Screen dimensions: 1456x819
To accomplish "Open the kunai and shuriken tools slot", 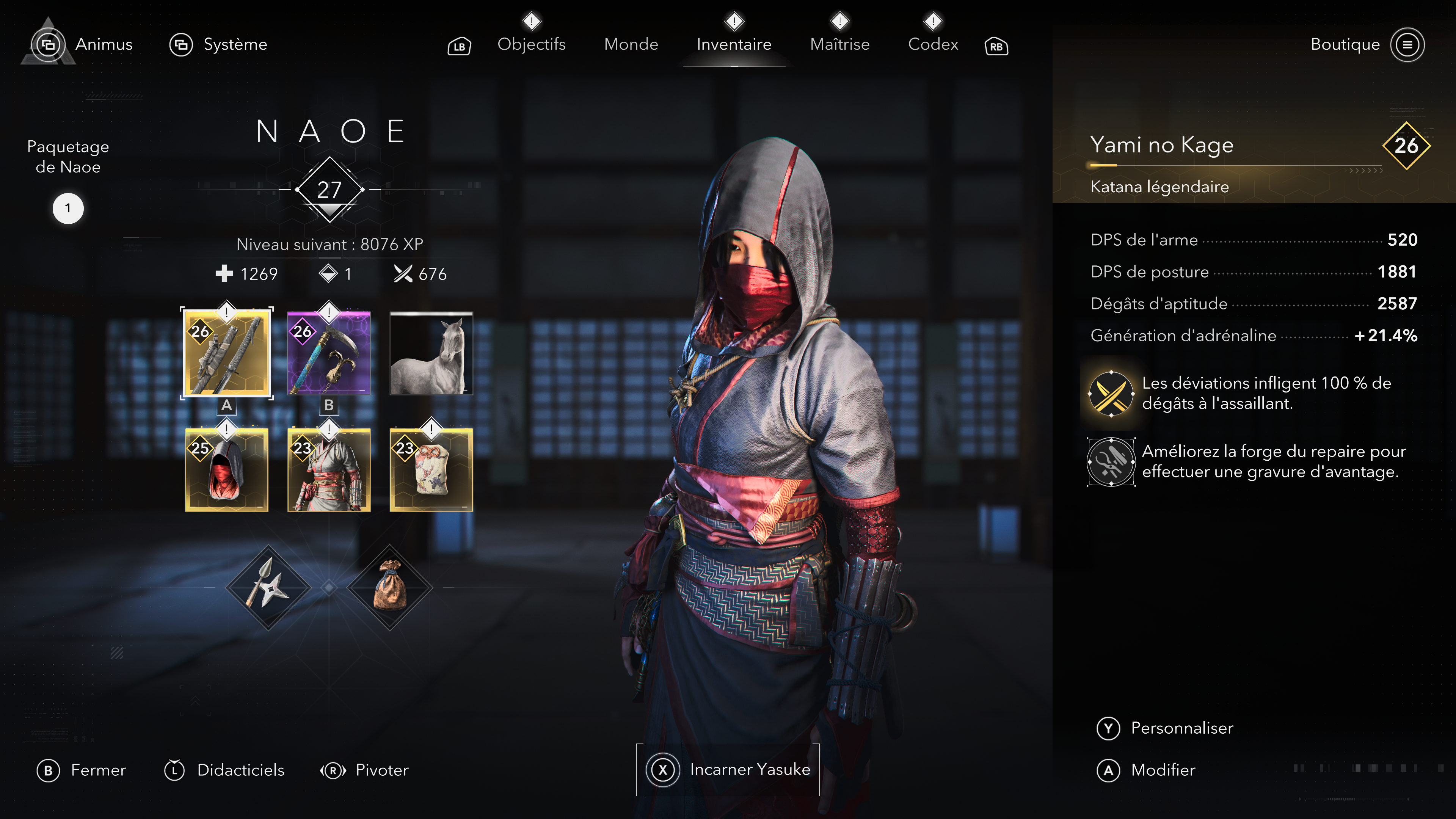I will pos(268,588).
